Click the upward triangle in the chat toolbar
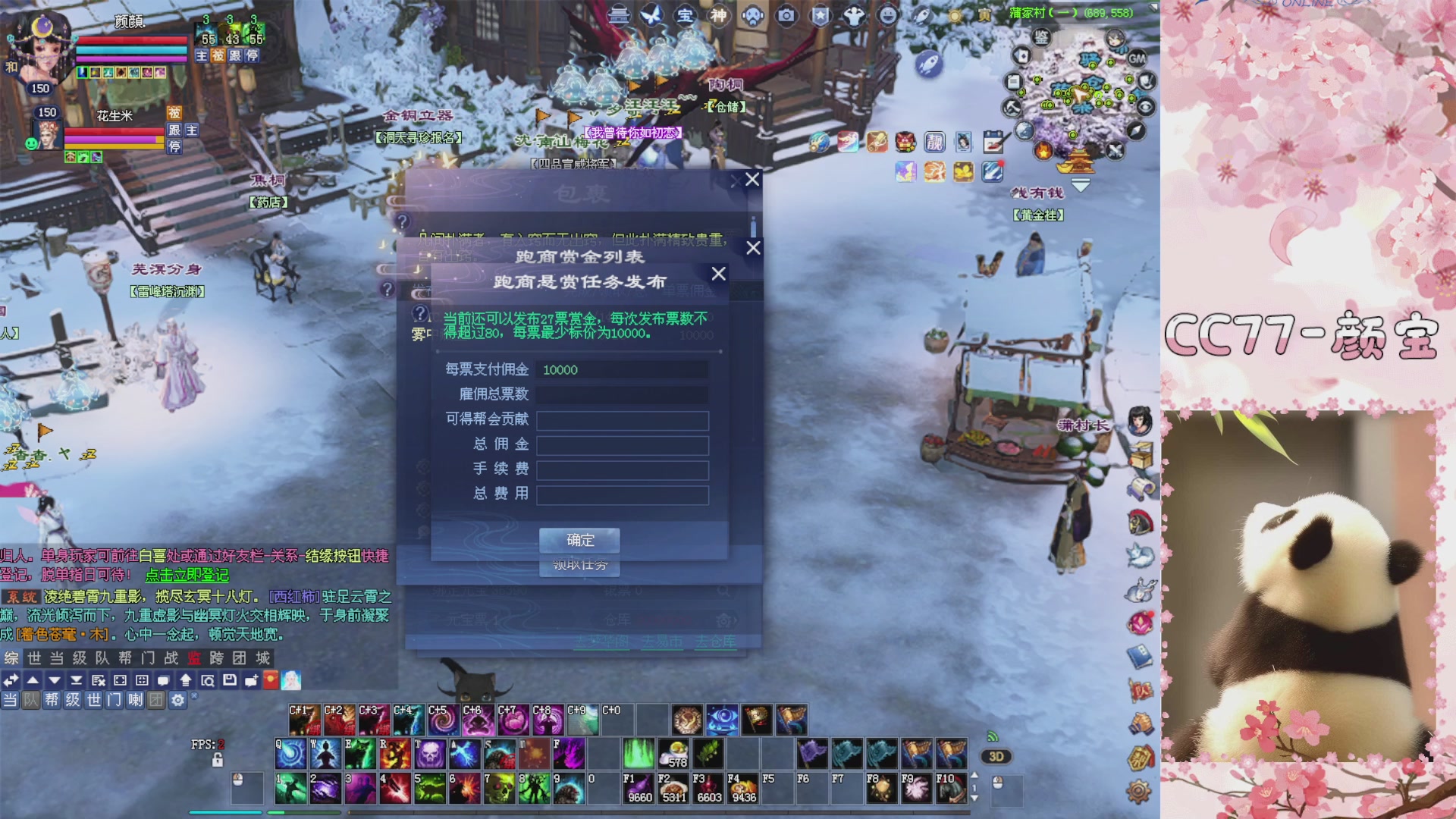 coord(33,680)
